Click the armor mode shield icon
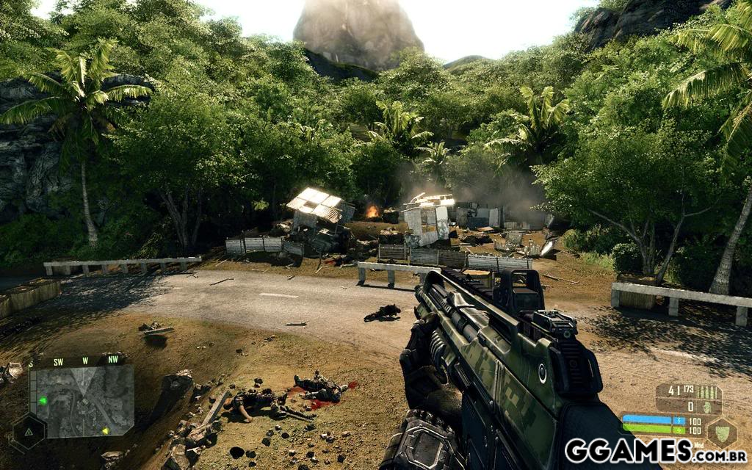 [x=721, y=431]
